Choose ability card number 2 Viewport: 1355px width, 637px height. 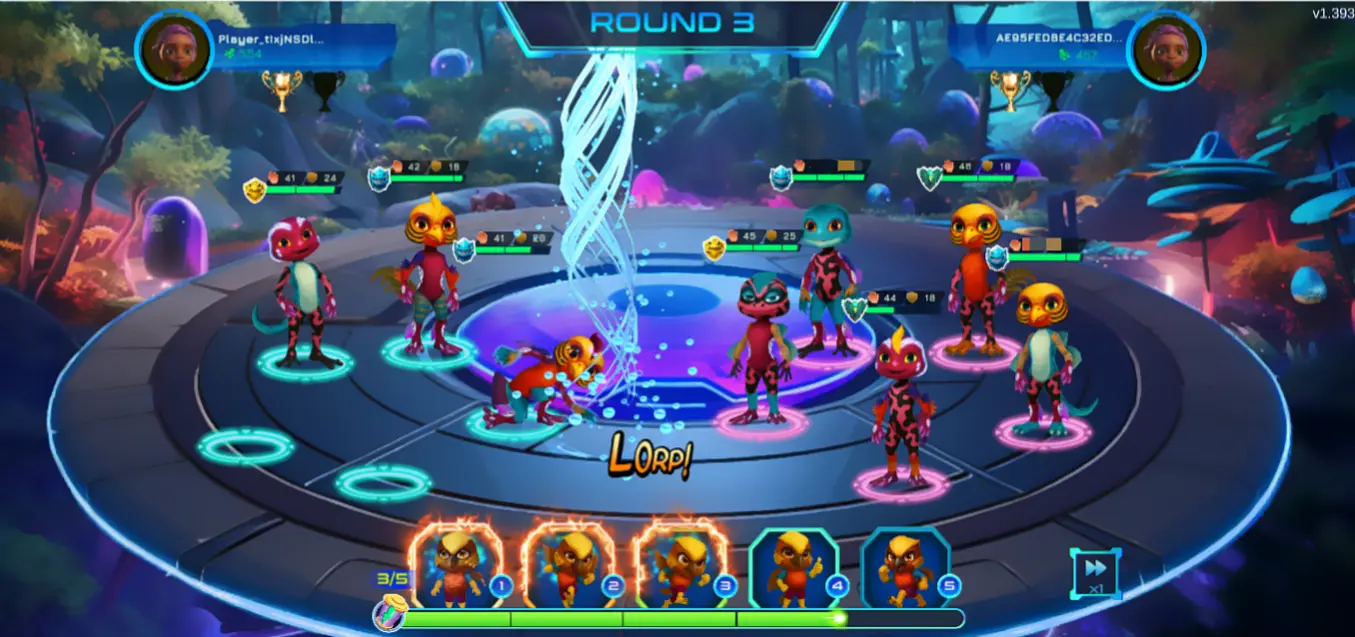click(569, 567)
